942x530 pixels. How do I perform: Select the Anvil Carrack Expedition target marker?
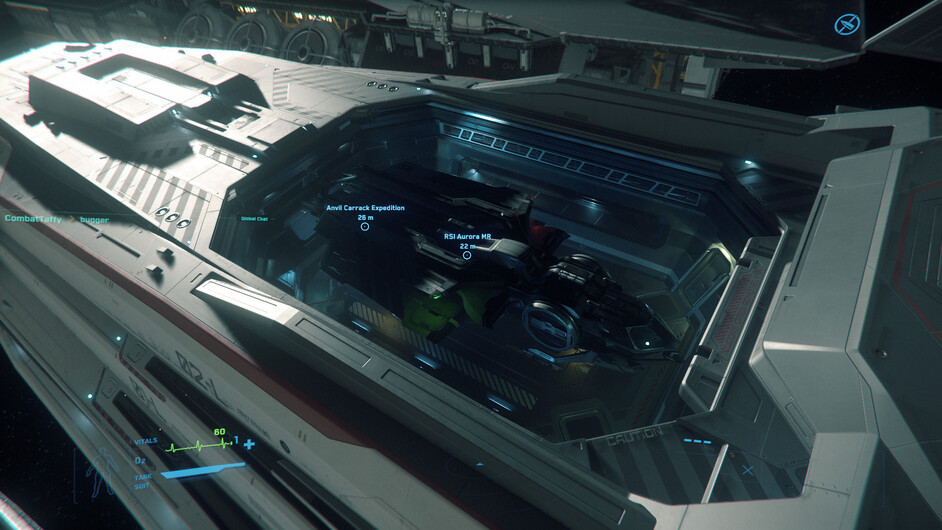[x=365, y=227]
